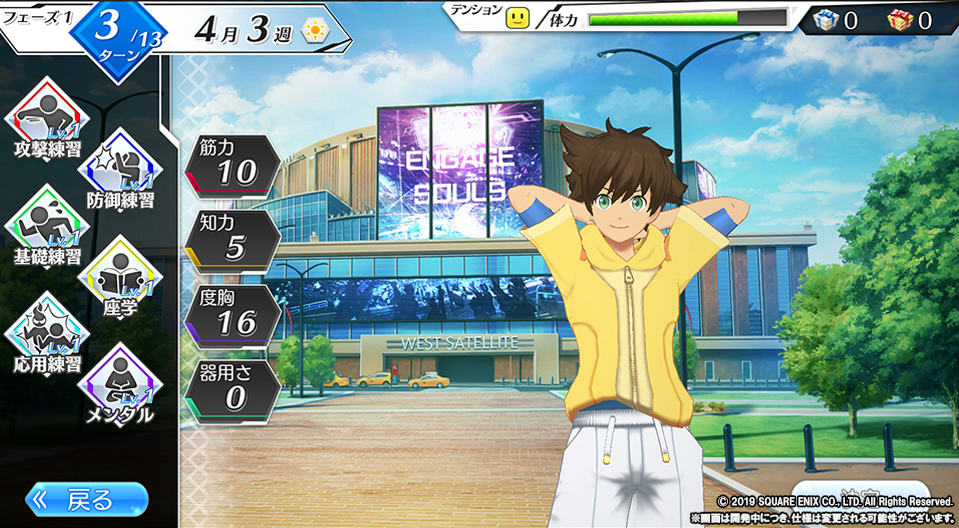Go back with the 戻る button

point(88,499)
